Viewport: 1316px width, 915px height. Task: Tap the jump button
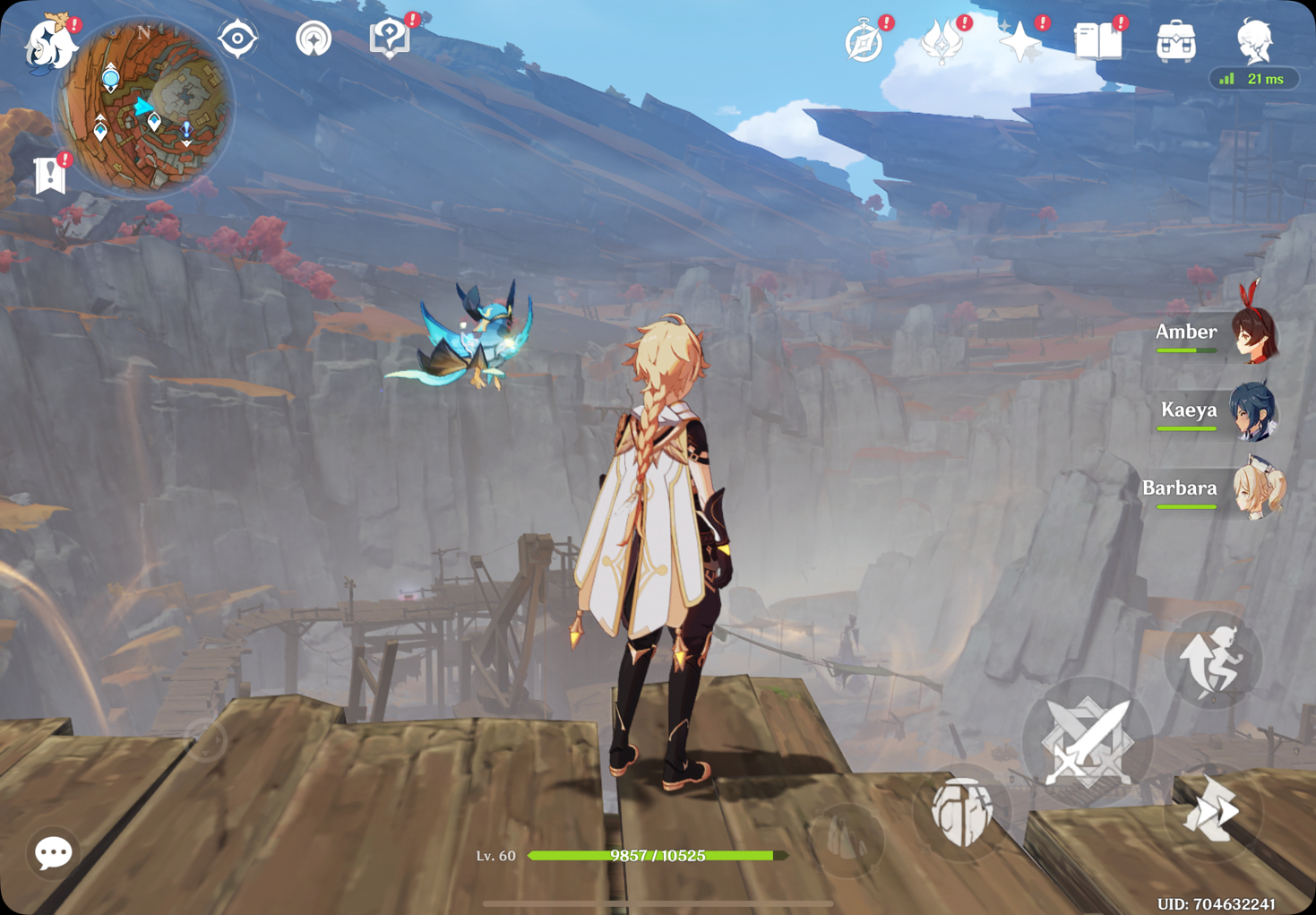coord(1212,660)
